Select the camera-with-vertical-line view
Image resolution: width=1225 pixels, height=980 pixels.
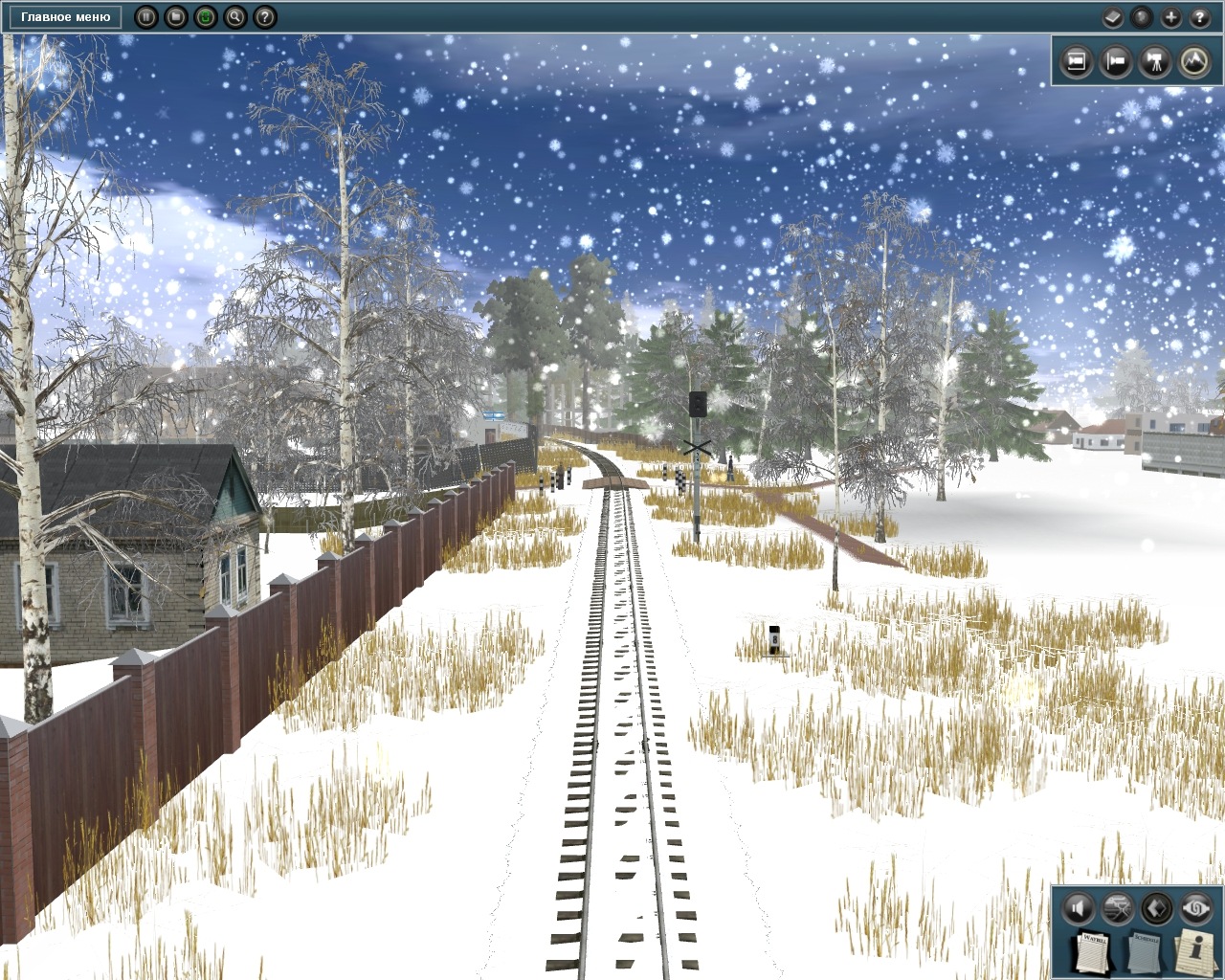1116,62
